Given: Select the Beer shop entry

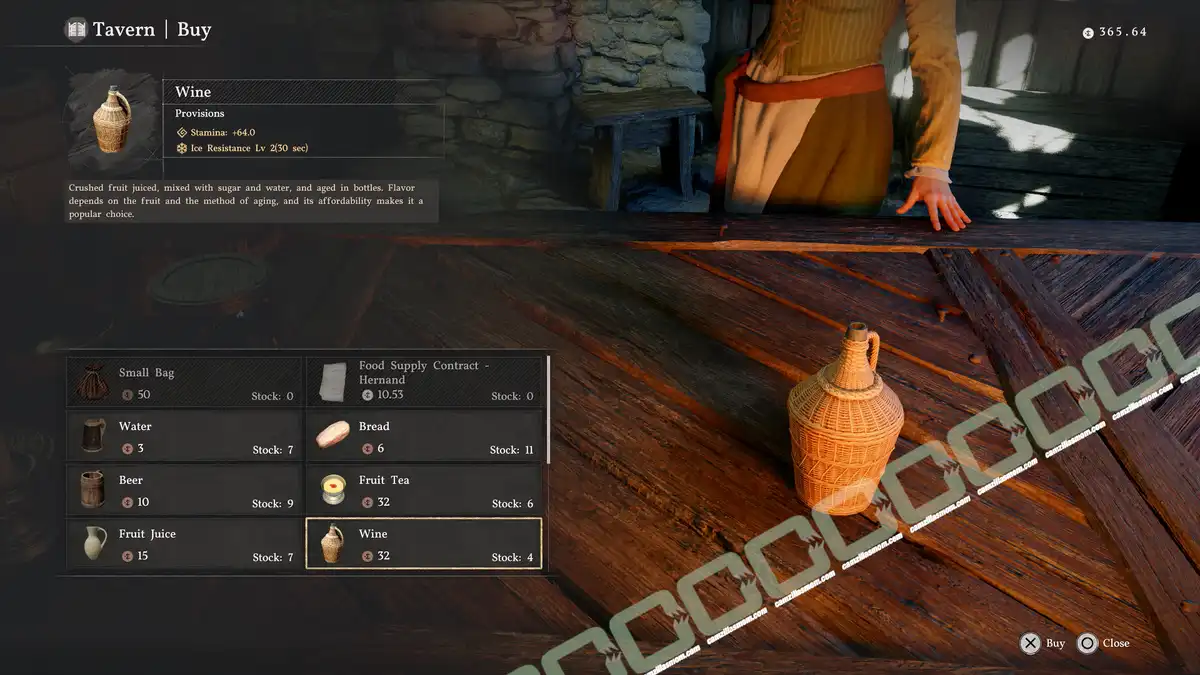Looking at the screenshot, I should [184, 490].
